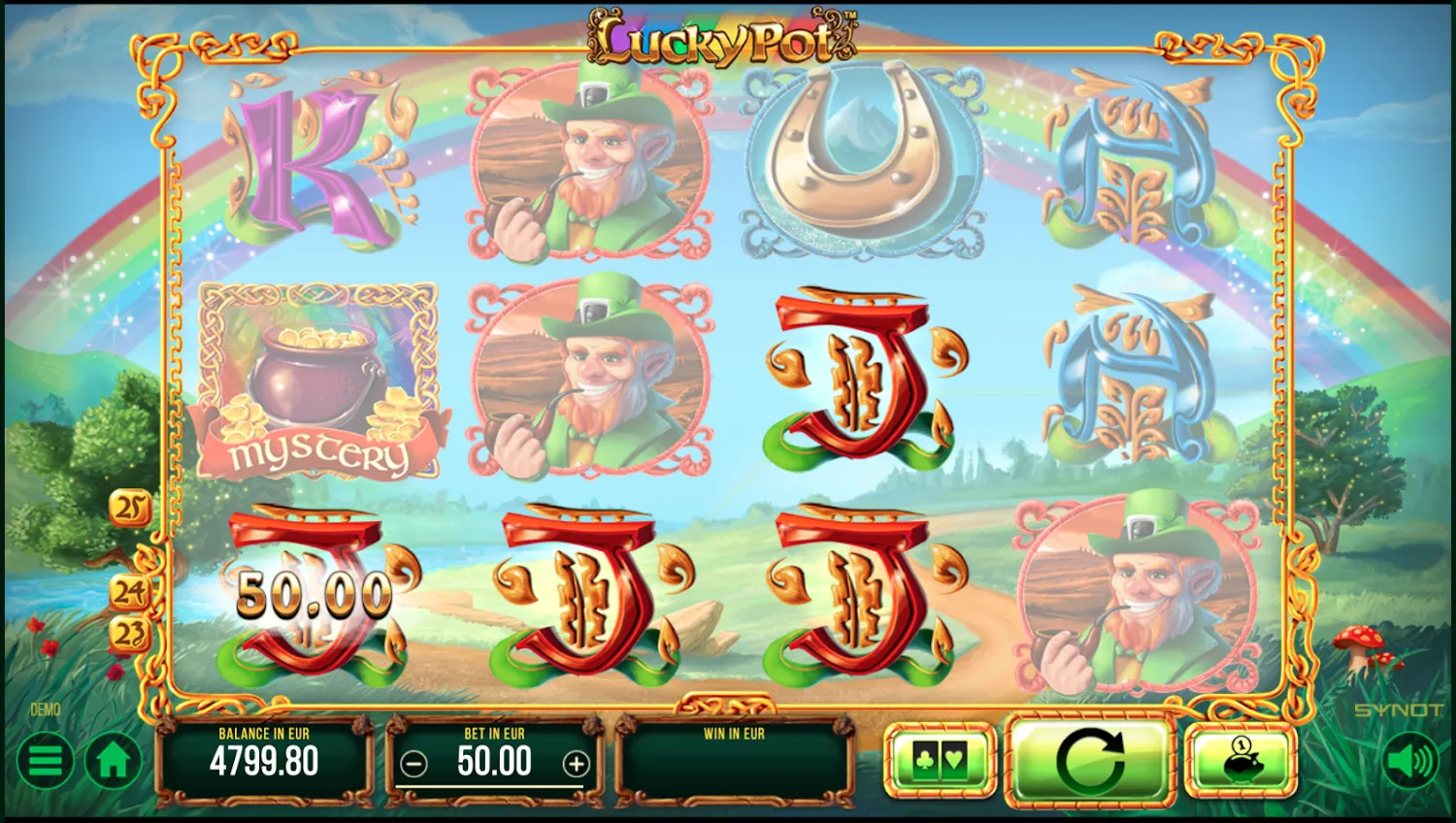The height and width of the screenshot is (823, 1456).
Task: Click the Win in EUR field
Action: click(736, 761)
